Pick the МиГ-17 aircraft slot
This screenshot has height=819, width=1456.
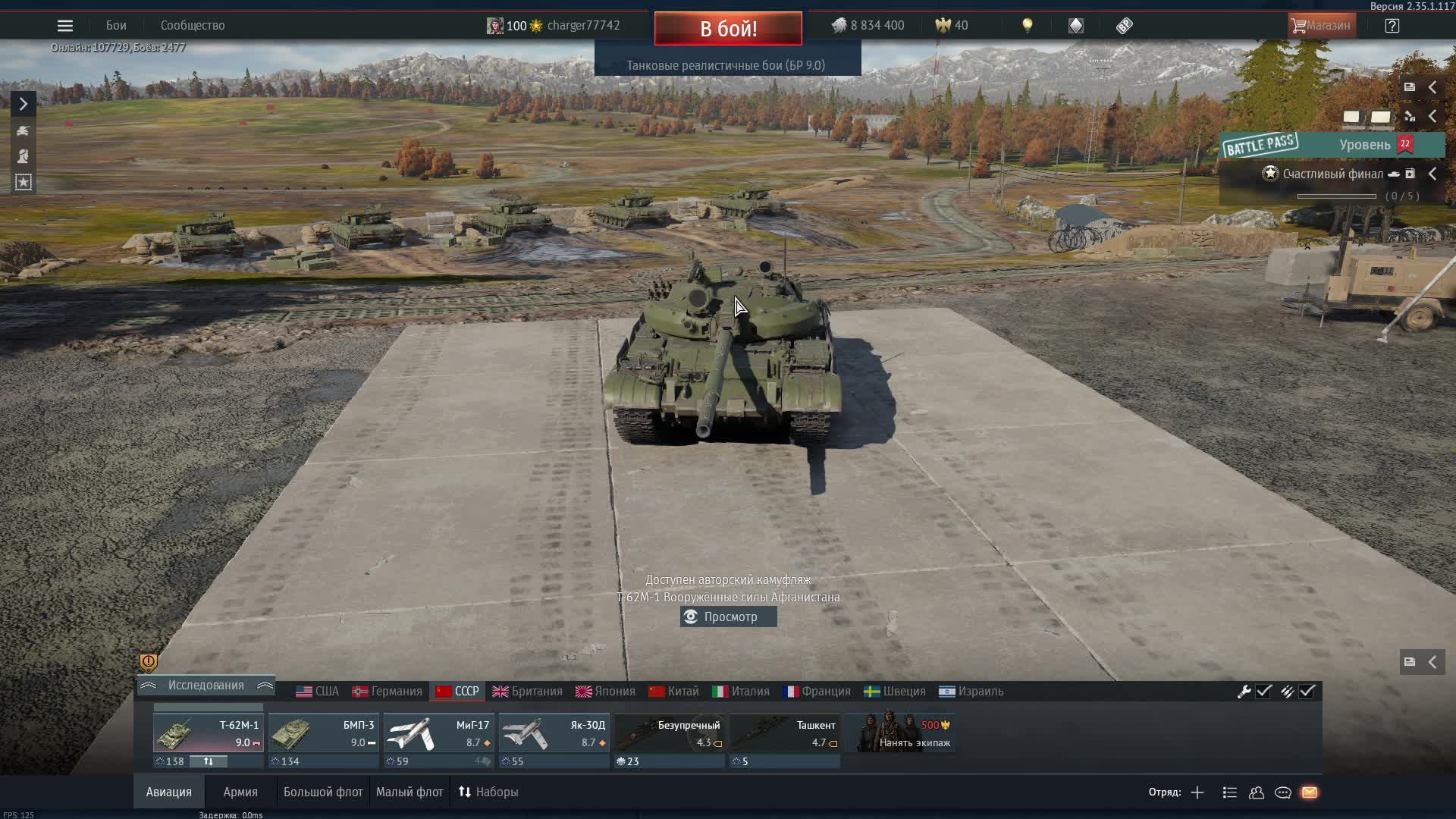(x=438, y=734)
